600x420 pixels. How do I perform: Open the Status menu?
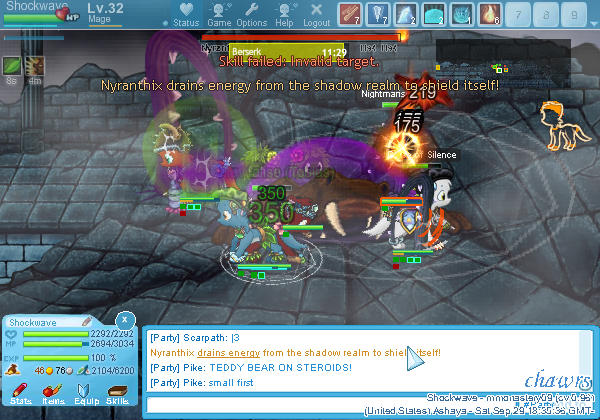pyautogui.click(x=185, y=15)
